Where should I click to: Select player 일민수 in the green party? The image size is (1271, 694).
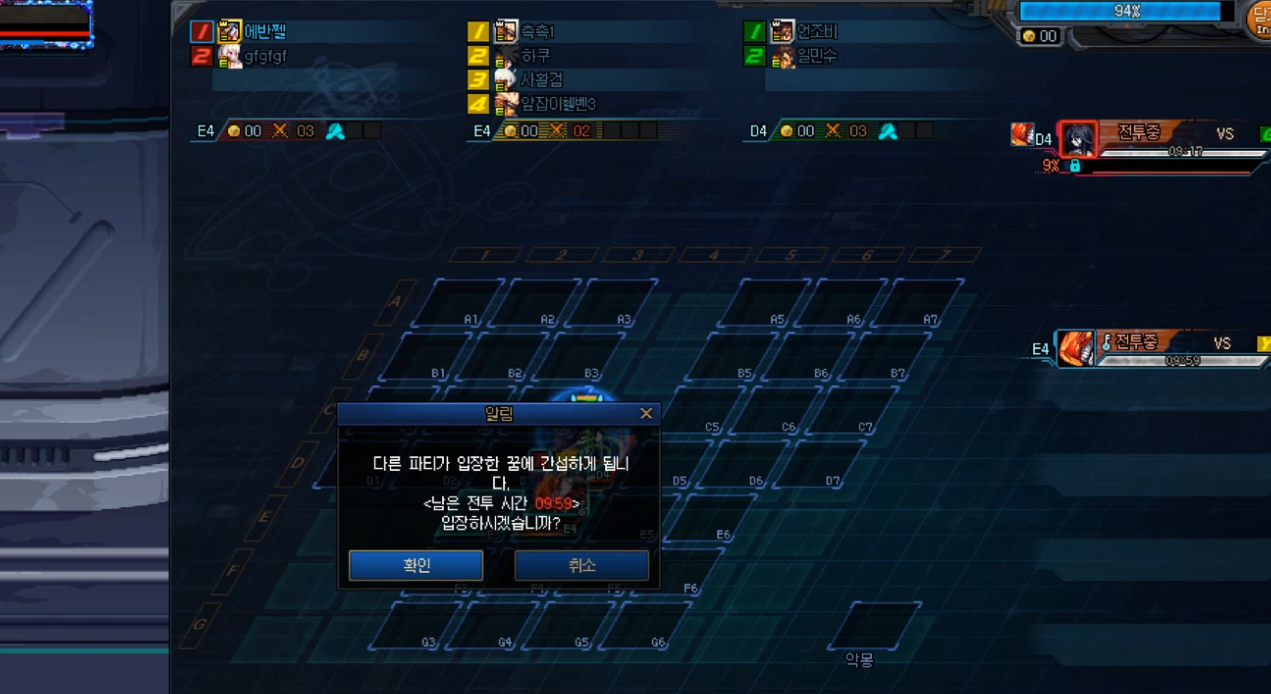815,56
